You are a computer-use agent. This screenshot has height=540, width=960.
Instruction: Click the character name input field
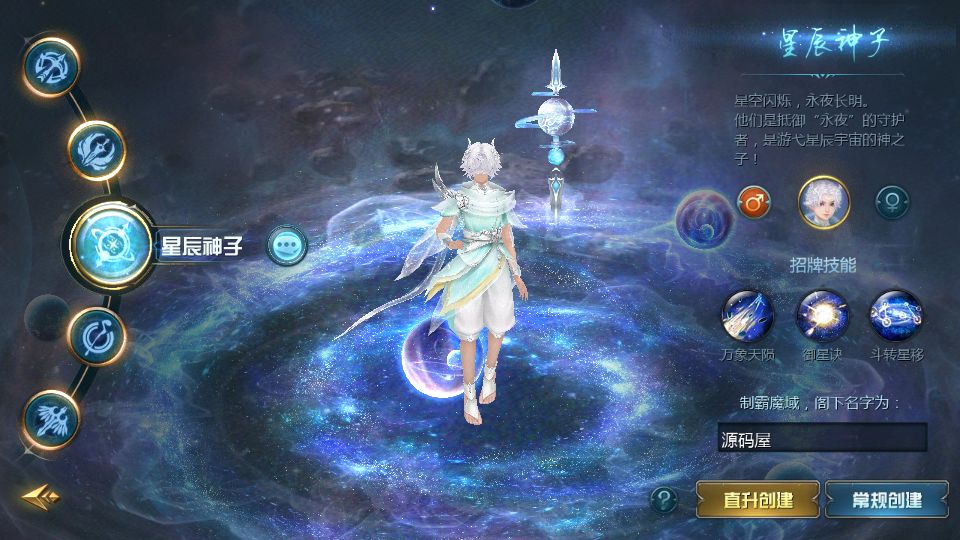point(822,437)
